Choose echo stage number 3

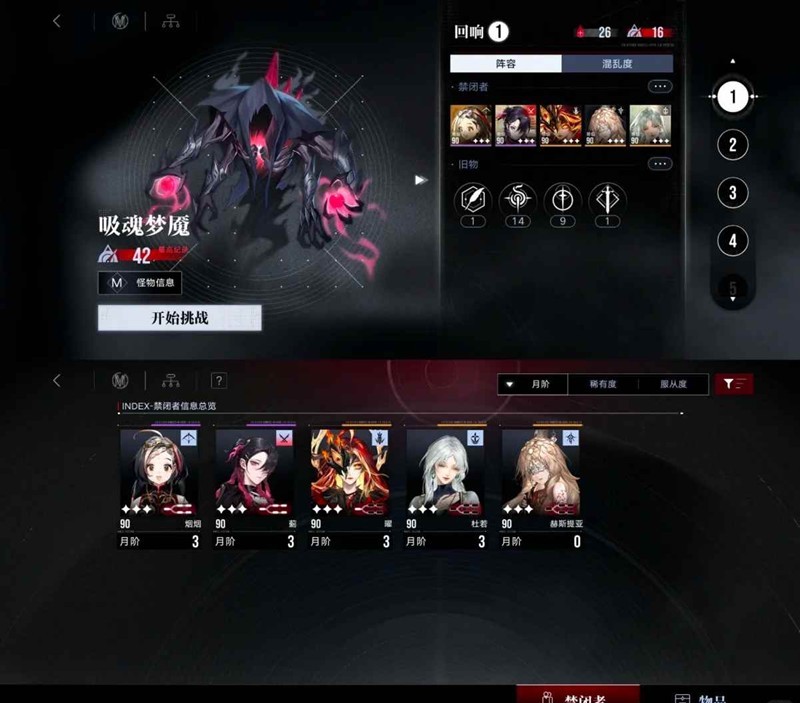(x=732, y=192)
